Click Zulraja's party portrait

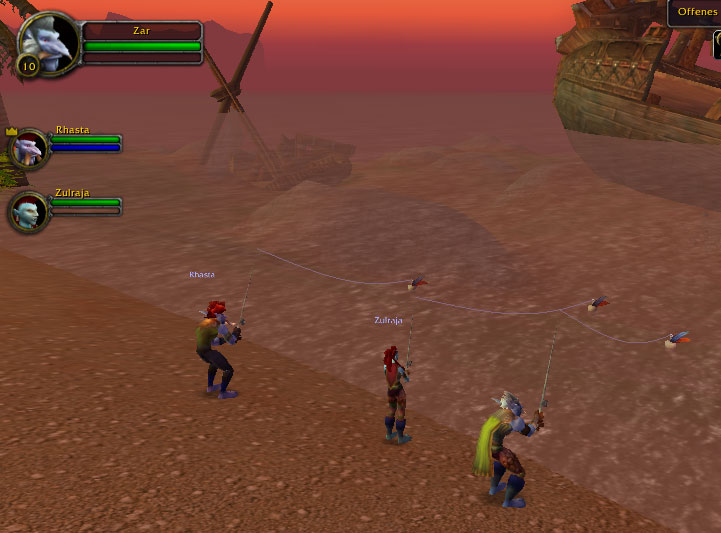tap(29, 211)
